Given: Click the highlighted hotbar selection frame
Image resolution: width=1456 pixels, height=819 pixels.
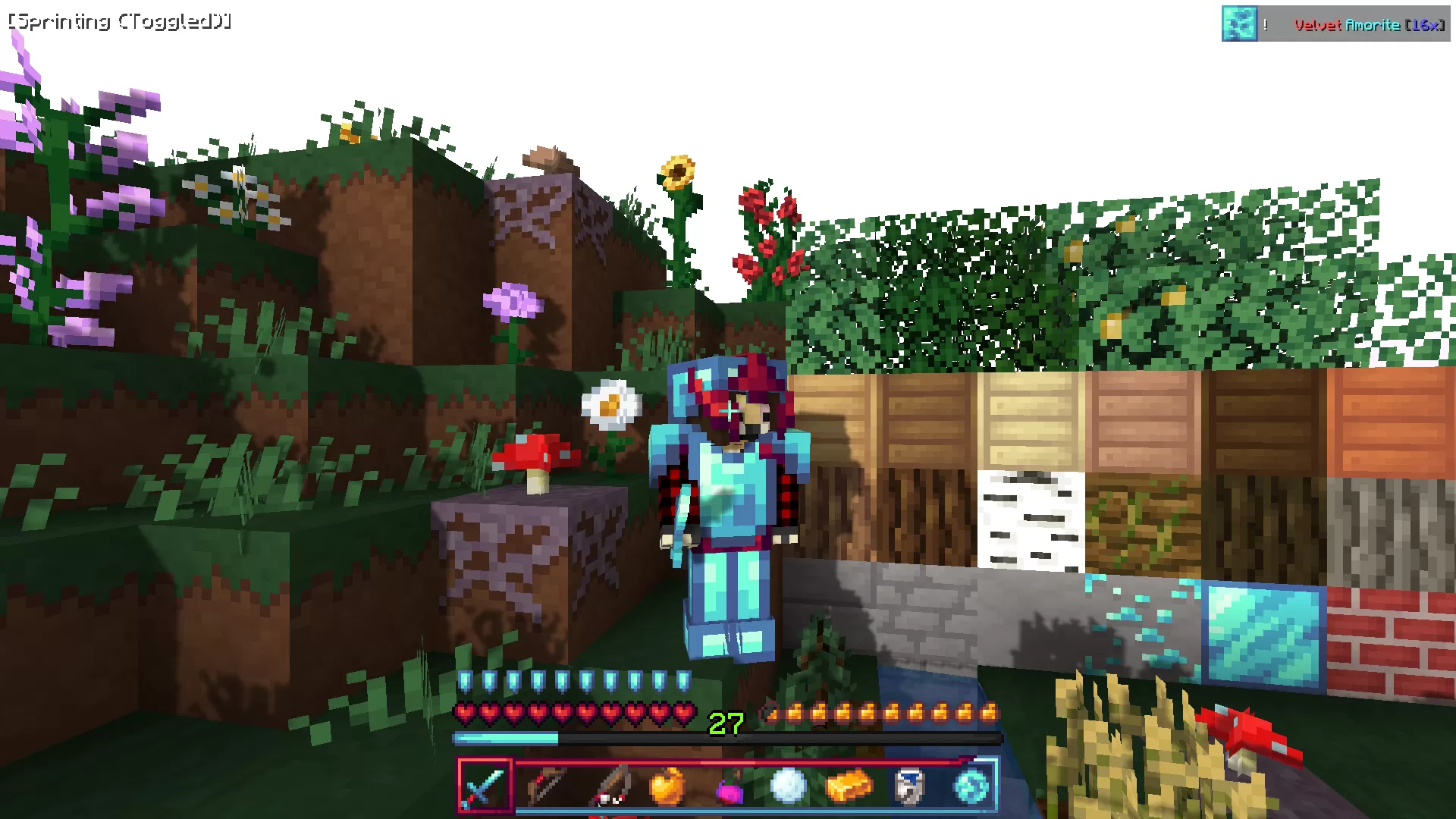Looking at the screenshot, I should coord(485,786).
